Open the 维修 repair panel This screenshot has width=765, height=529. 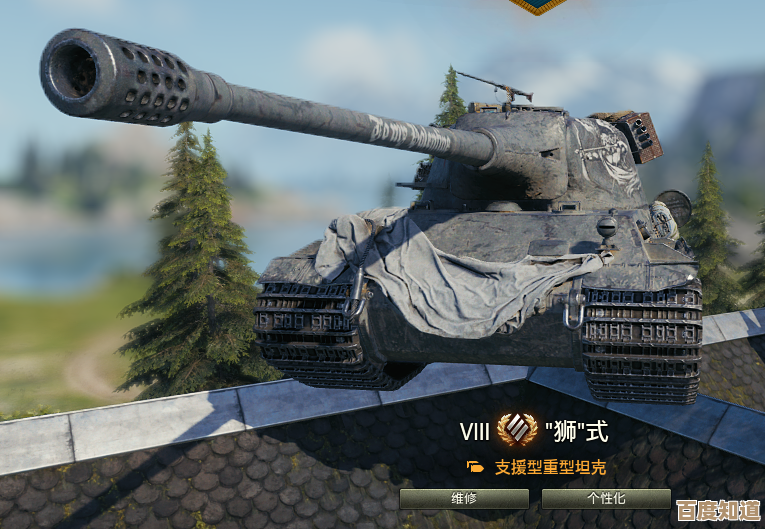pyautogui.click(x=463, y=498)
